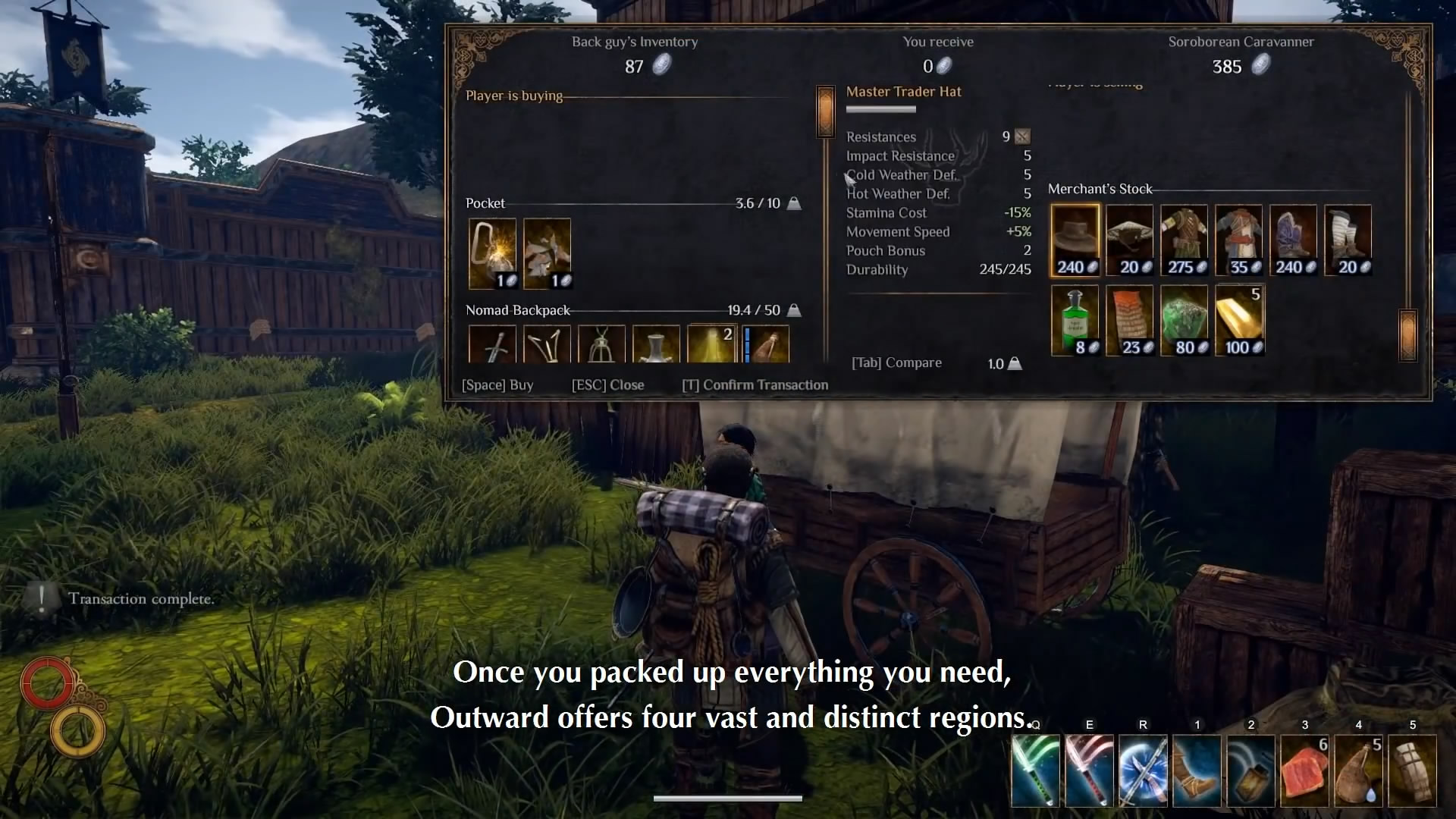Select the waterskin in hotbar slot 4
1456x819 pixels.
[x=1358, y=771]
